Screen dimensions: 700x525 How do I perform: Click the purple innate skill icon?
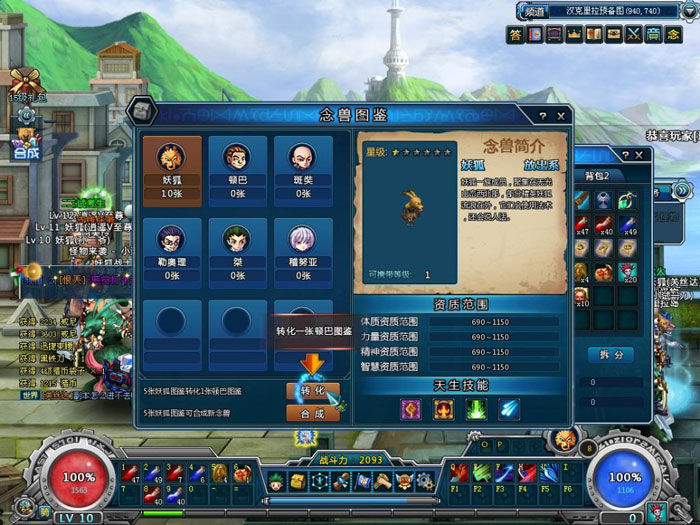click(x=411, y=408)
